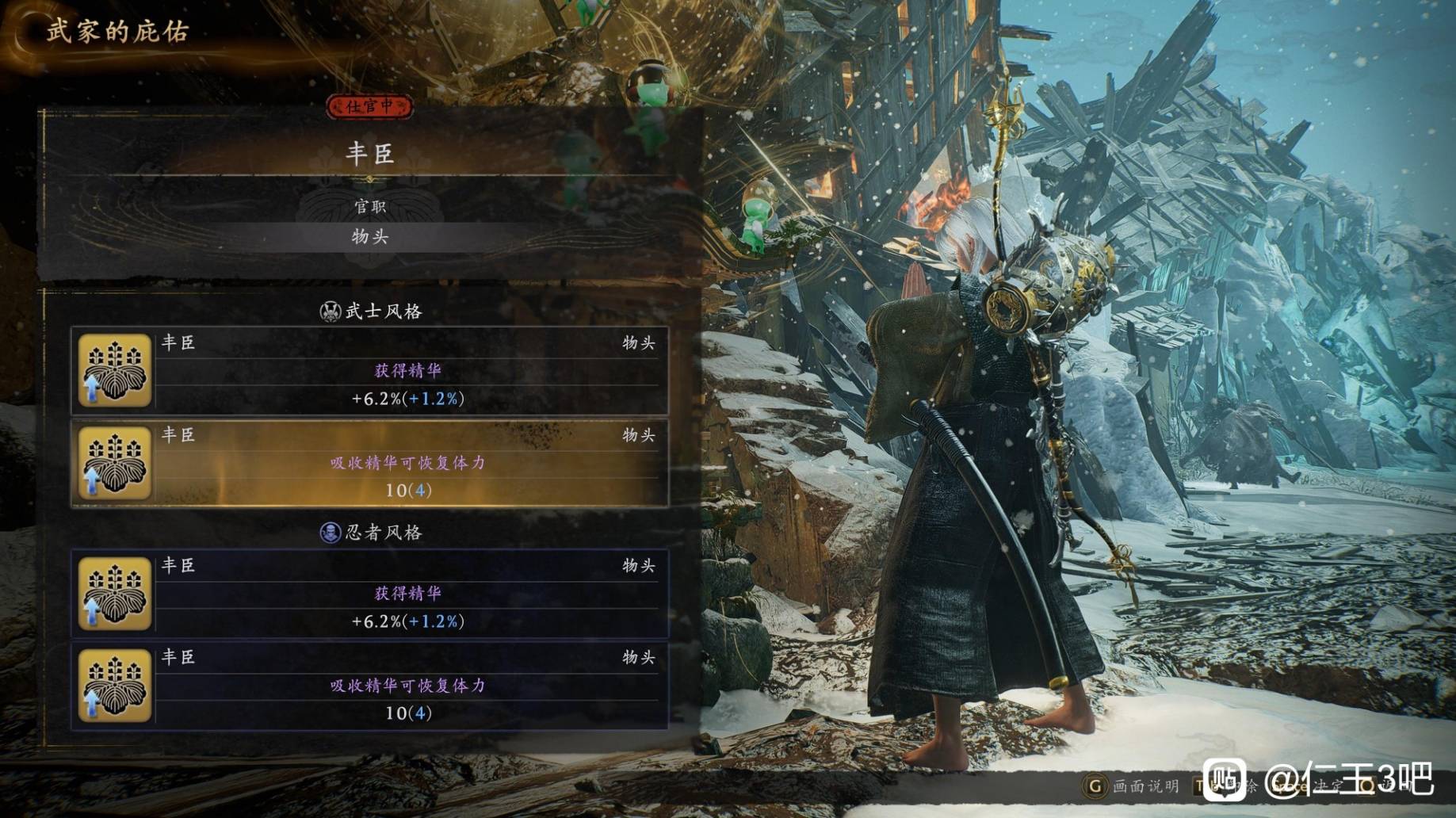Click the 物头 rank entry under 官职

coord(370,236)
